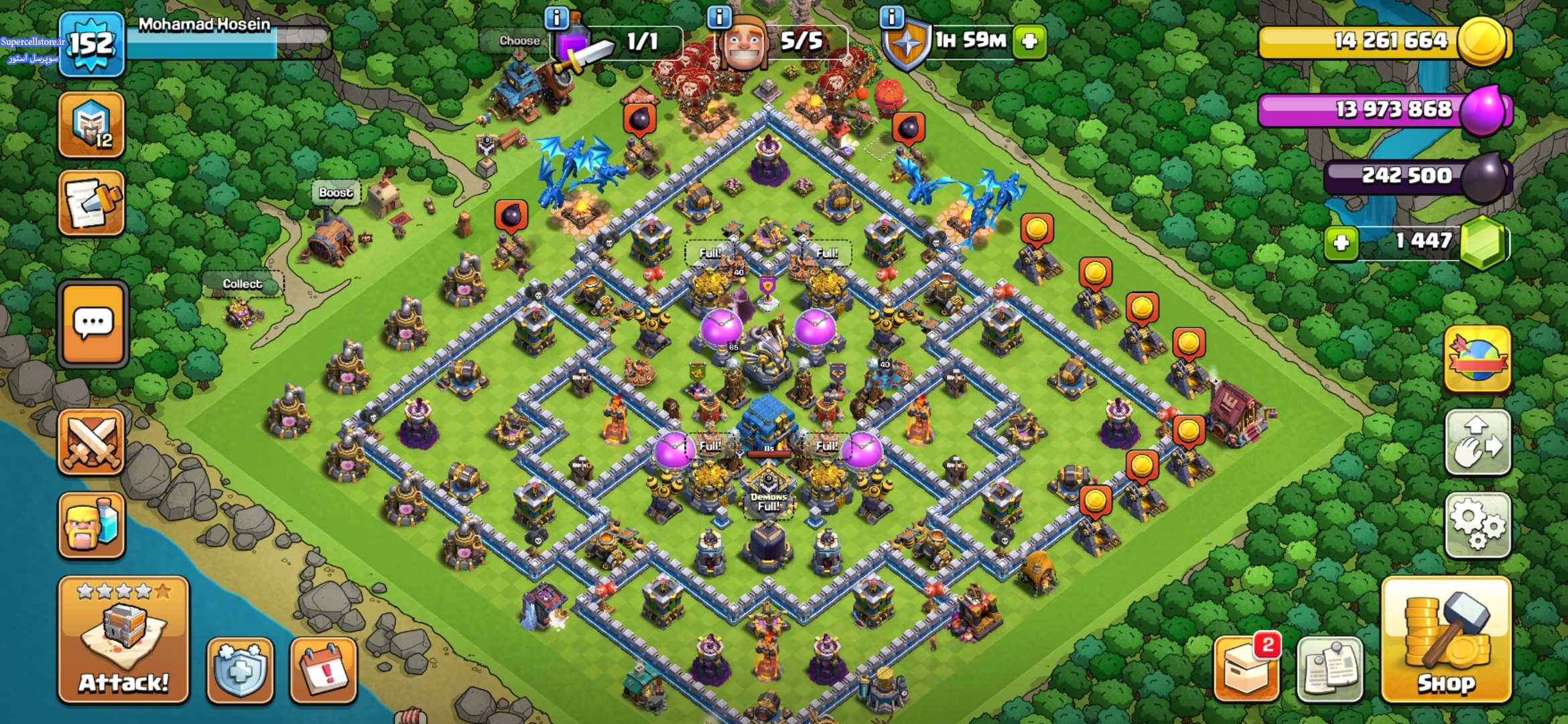1568x724 pixels.
Task: Open the hand arrows layout editor button
Action: 1478,442
